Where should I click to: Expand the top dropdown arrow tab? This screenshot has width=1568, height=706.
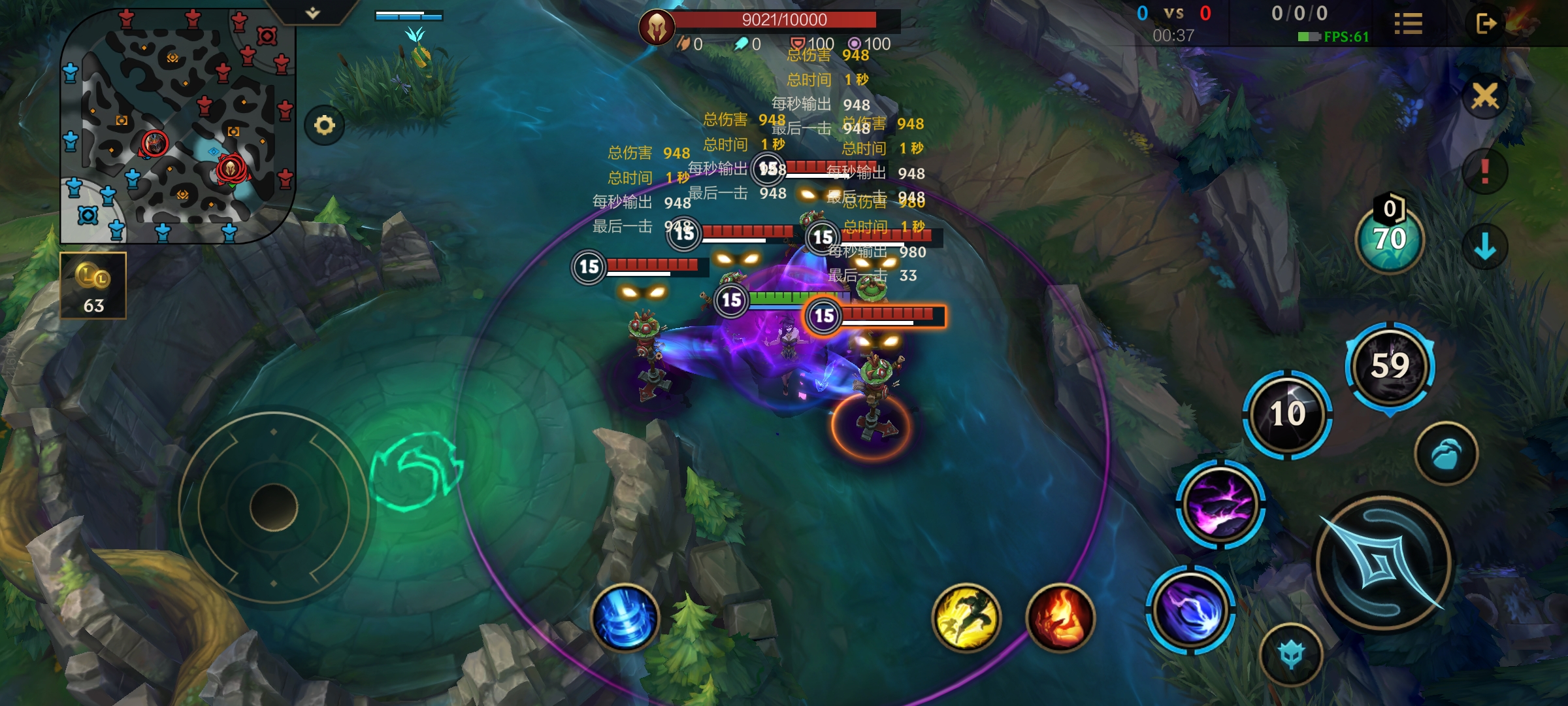313,12
